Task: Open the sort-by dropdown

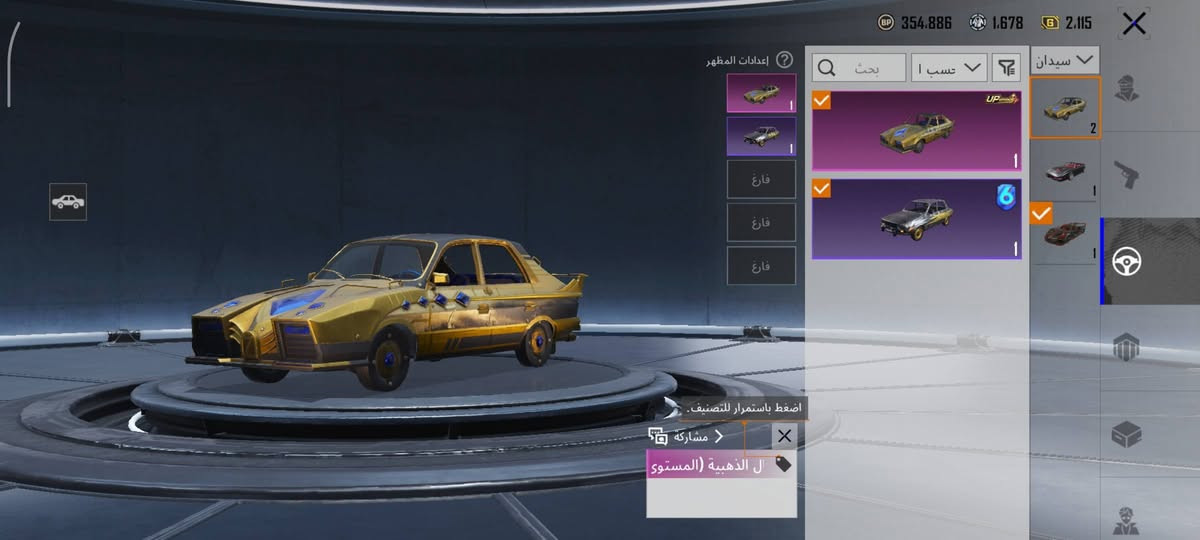Action: 949,68
